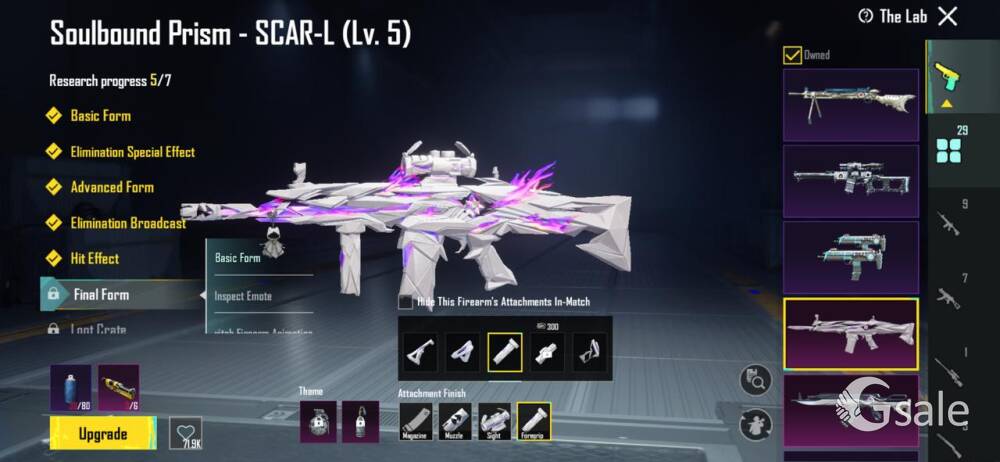
Task: Pick the Foregrip attachment finish
Action: point(533,421)
